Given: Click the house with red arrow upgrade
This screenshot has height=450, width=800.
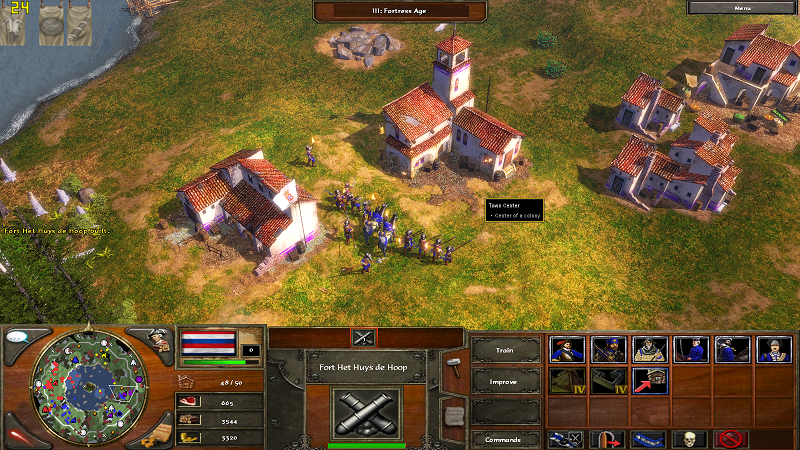Looking at the screenshot, I should [x=649, y=380].
